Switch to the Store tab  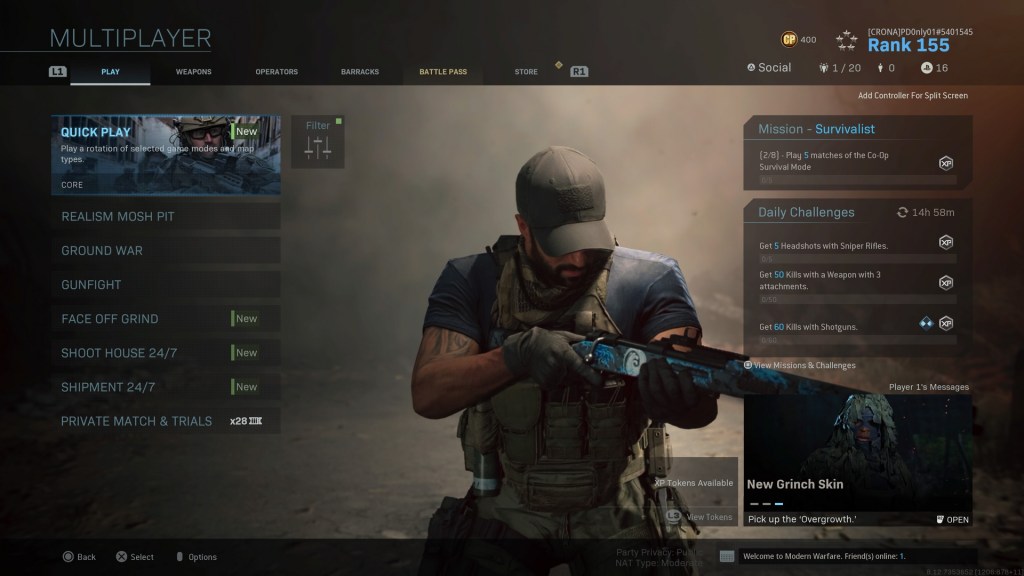525,72
